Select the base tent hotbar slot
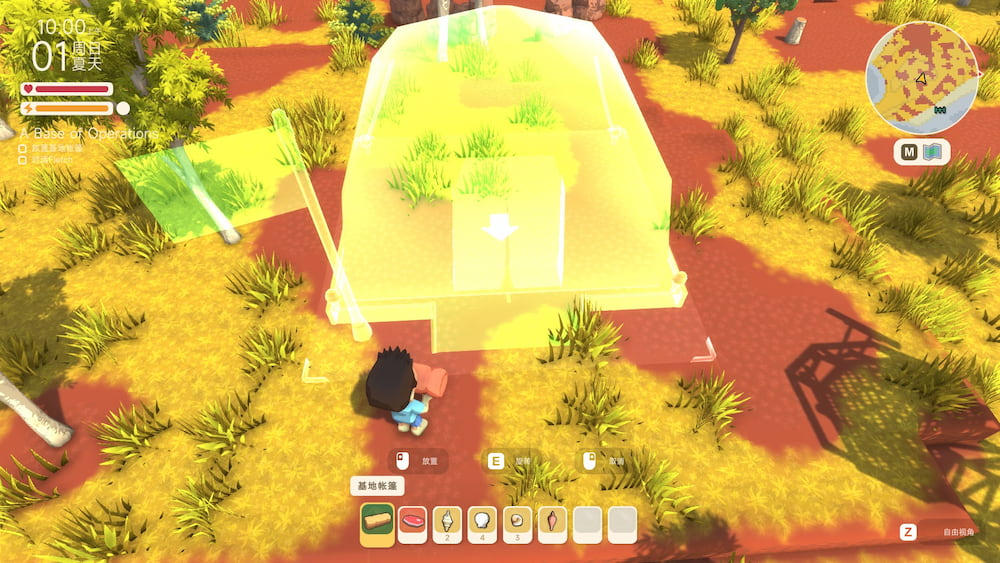The width and height of the screenshot is (1000, 563). 377,523
